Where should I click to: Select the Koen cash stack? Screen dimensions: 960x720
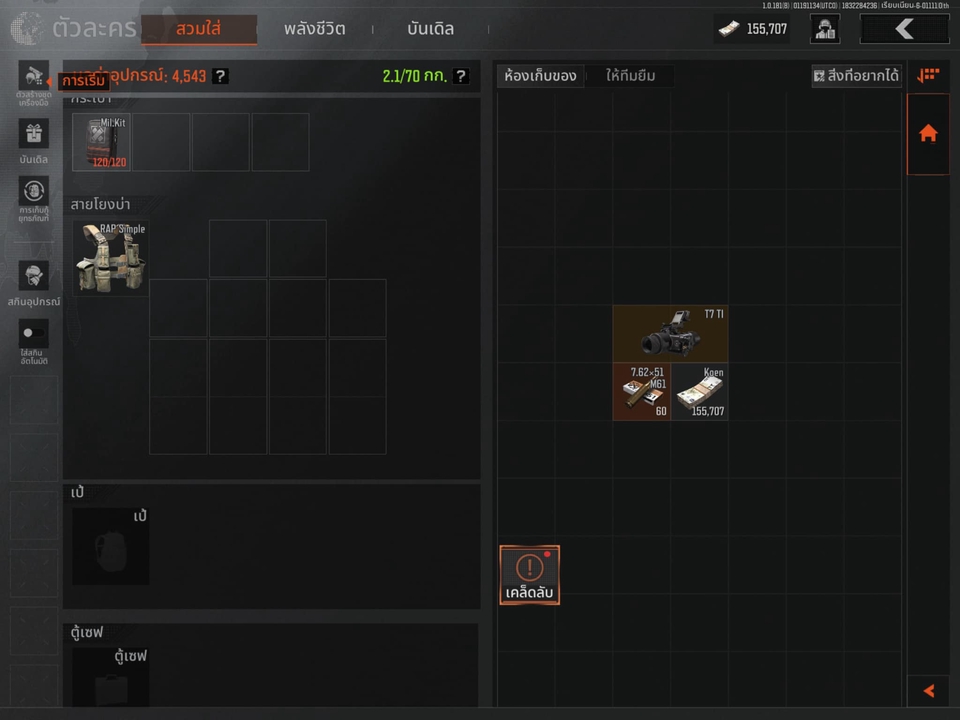click(699, 391)
